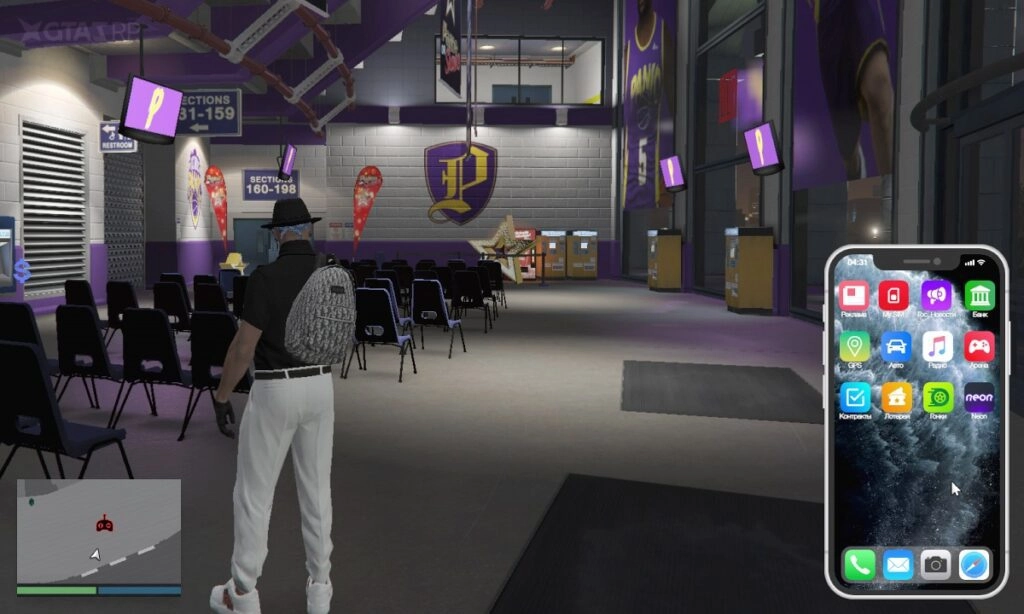
Task: Launch the camera app in the dock
Action: coord(935,565)
